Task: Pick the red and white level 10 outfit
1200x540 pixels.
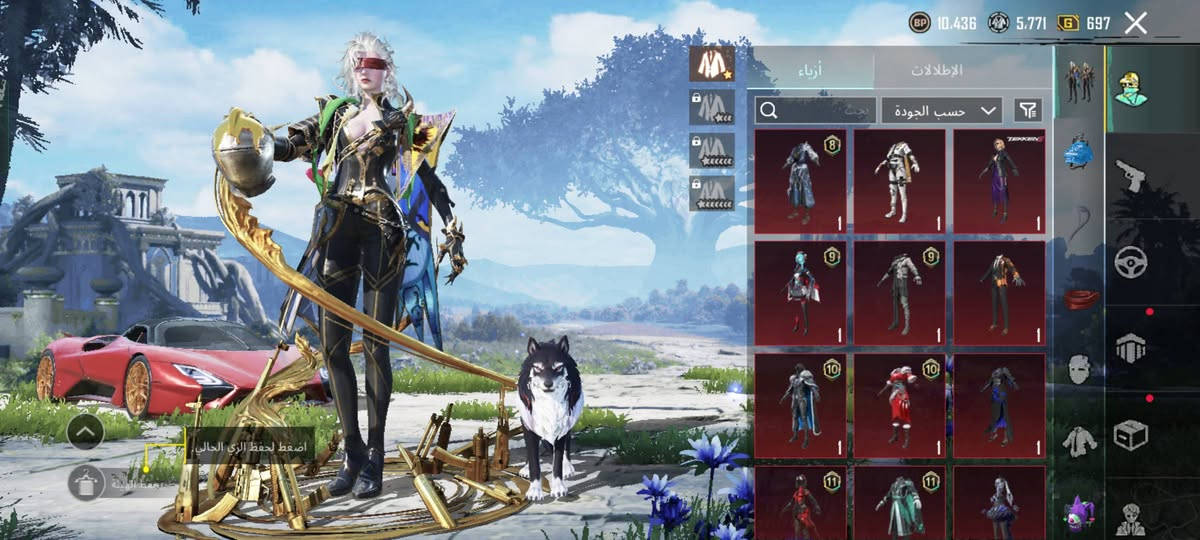Action: point(899,404)
